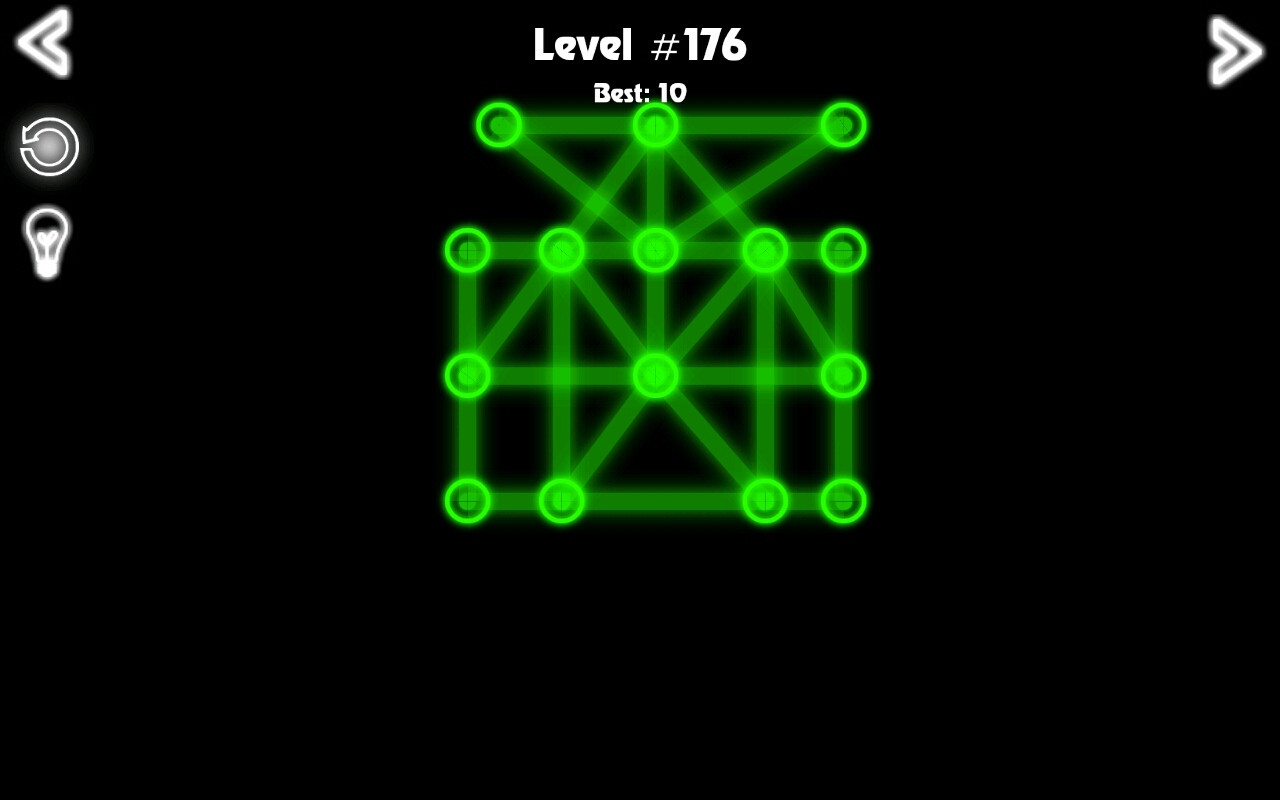Screen dimensions: 1280x800
Task: Tap the restart level icon
Action: click(46, 146)
